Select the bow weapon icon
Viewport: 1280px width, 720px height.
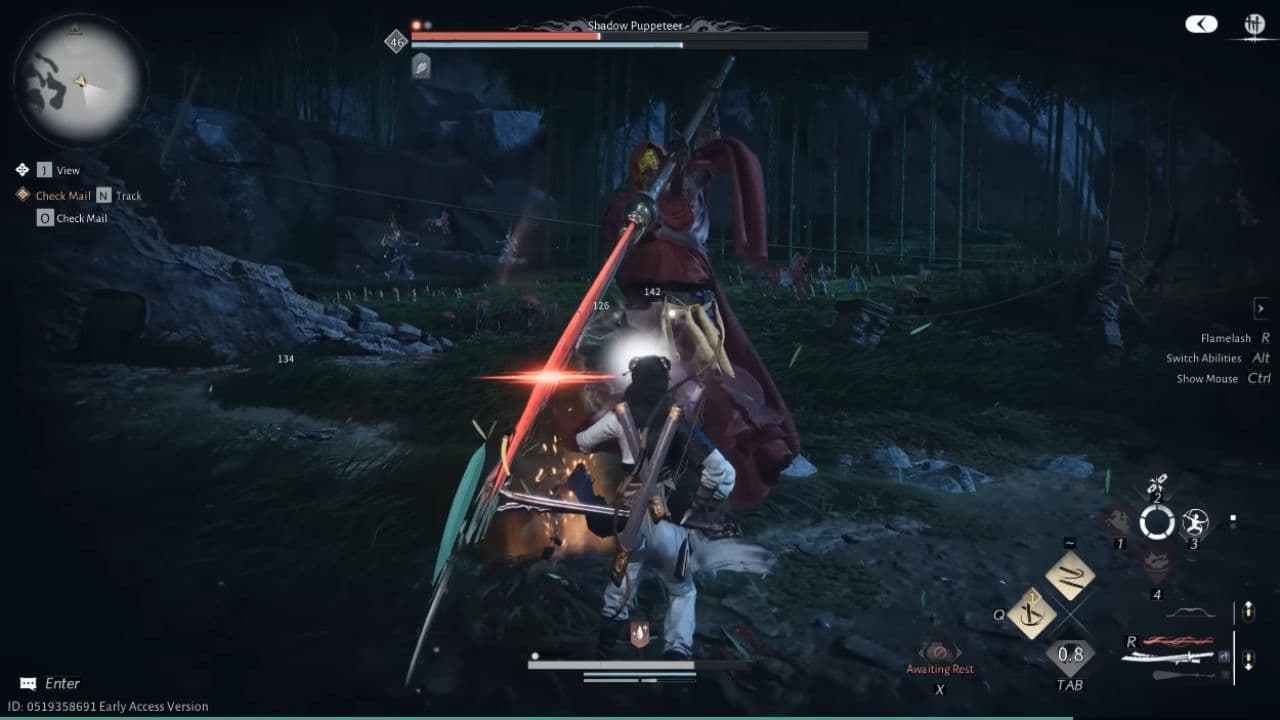tap(1191, 613)
